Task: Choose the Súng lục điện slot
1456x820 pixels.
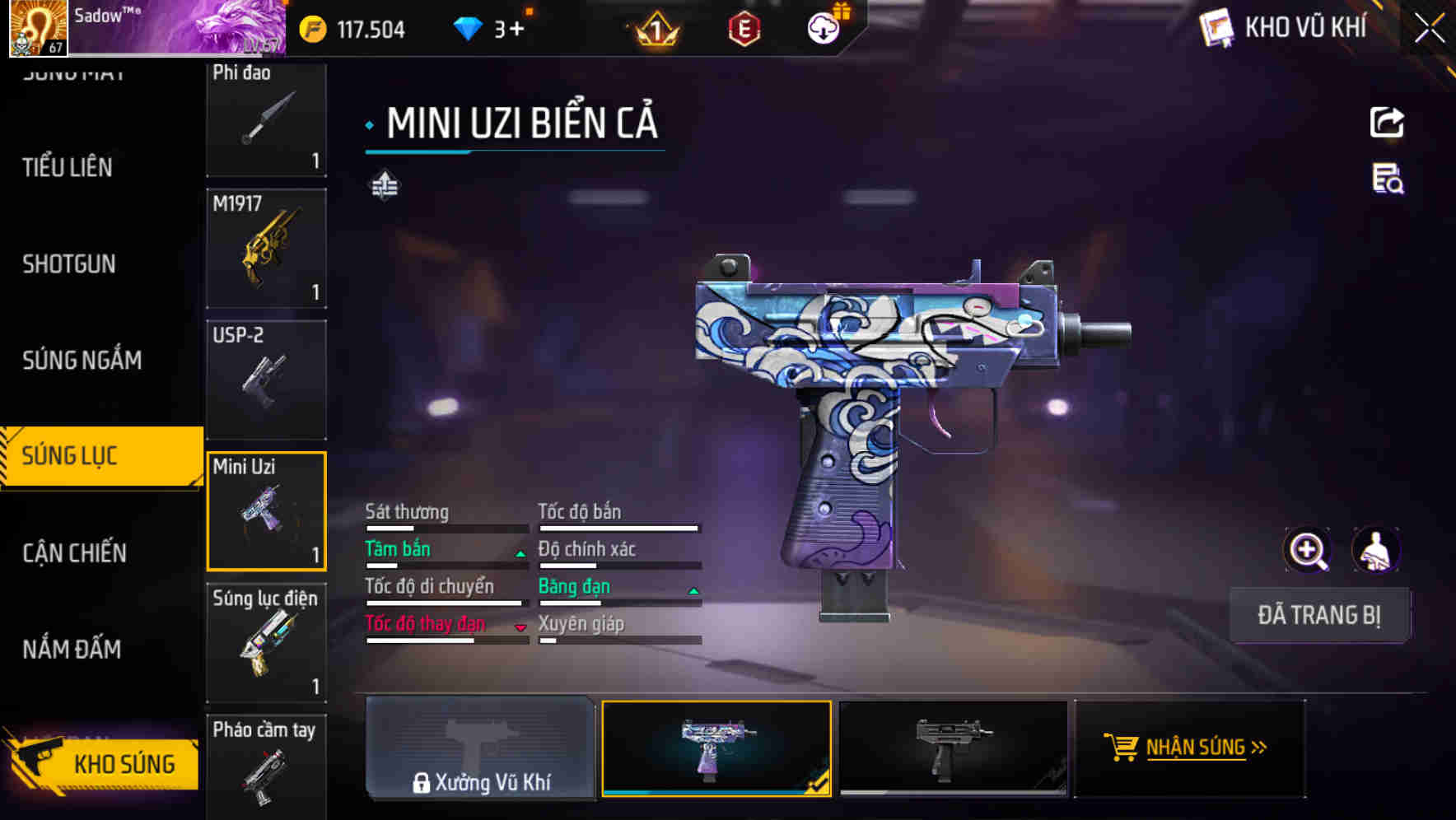Action: (x=266, y=642)
